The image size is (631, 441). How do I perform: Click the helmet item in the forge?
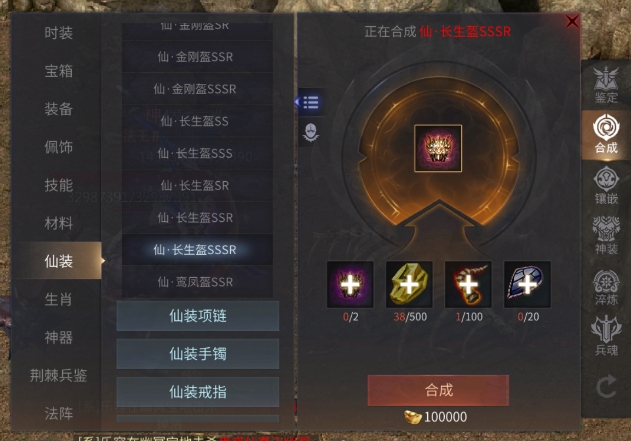click(438, 148)
